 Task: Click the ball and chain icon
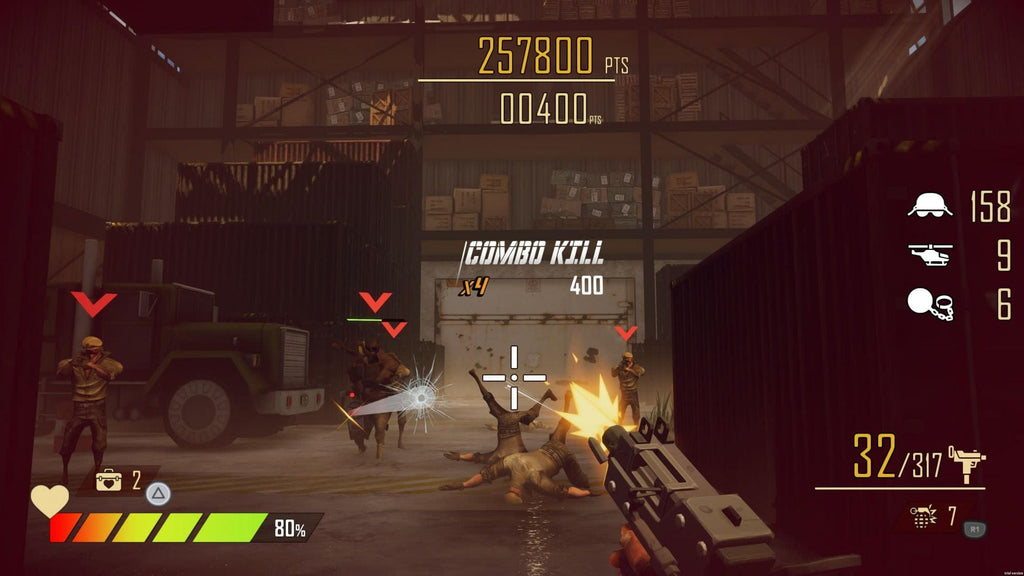[929, 304]
